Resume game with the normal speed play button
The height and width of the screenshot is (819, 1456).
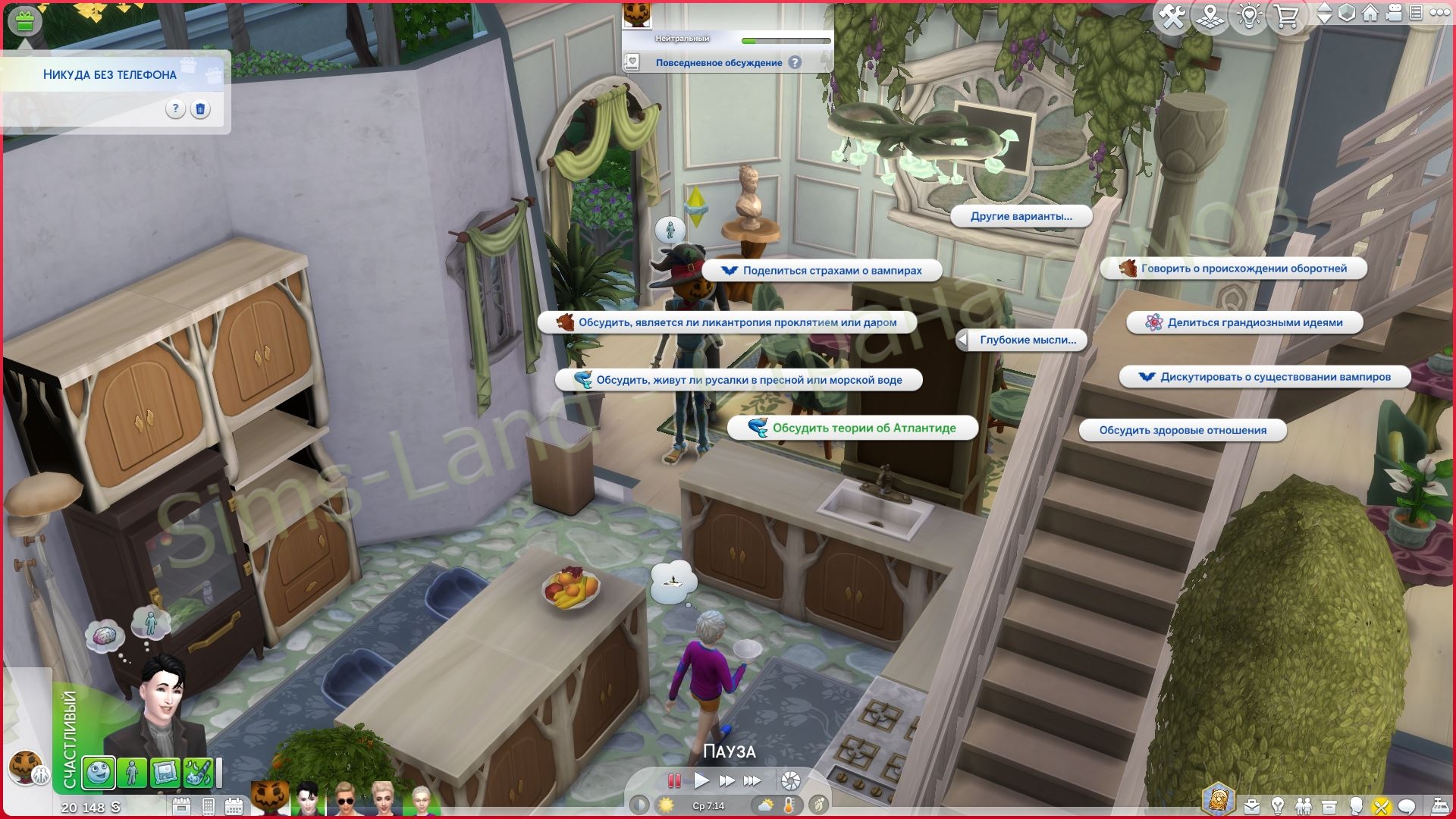coord(701,780)
